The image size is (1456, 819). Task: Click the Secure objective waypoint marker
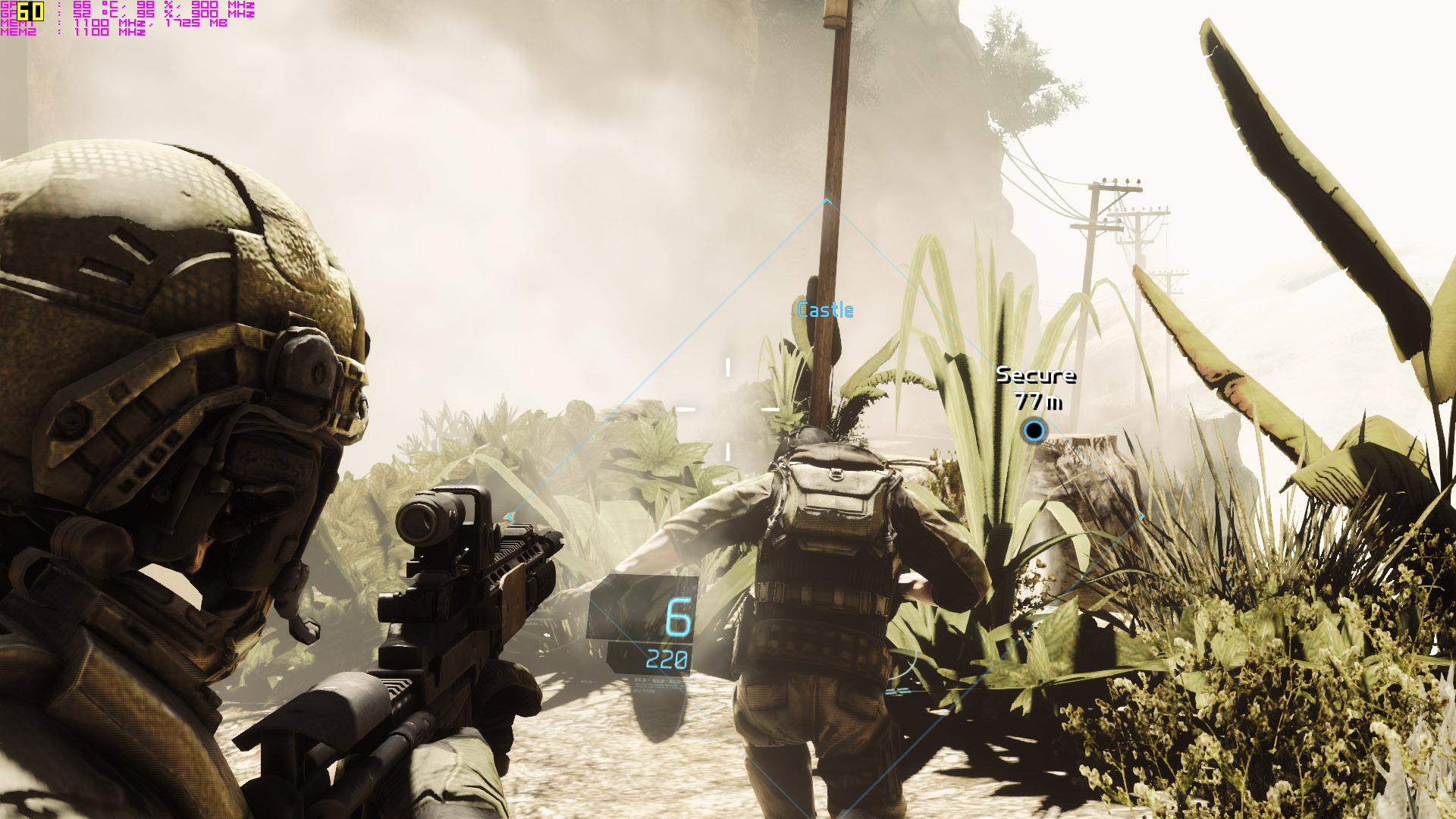1034,431
